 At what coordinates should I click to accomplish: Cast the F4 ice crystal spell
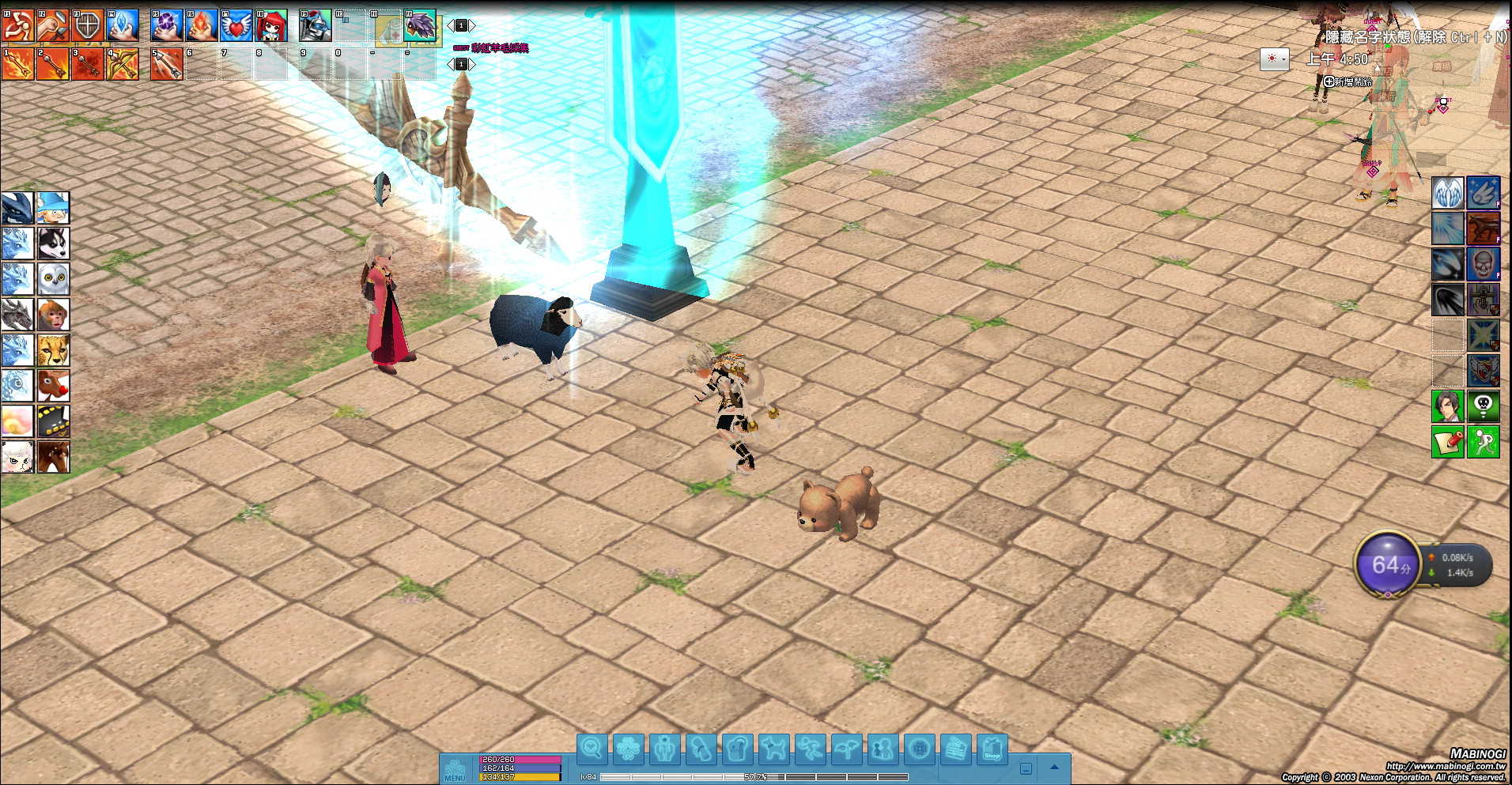pyautogui.click(x=123, y=25)
